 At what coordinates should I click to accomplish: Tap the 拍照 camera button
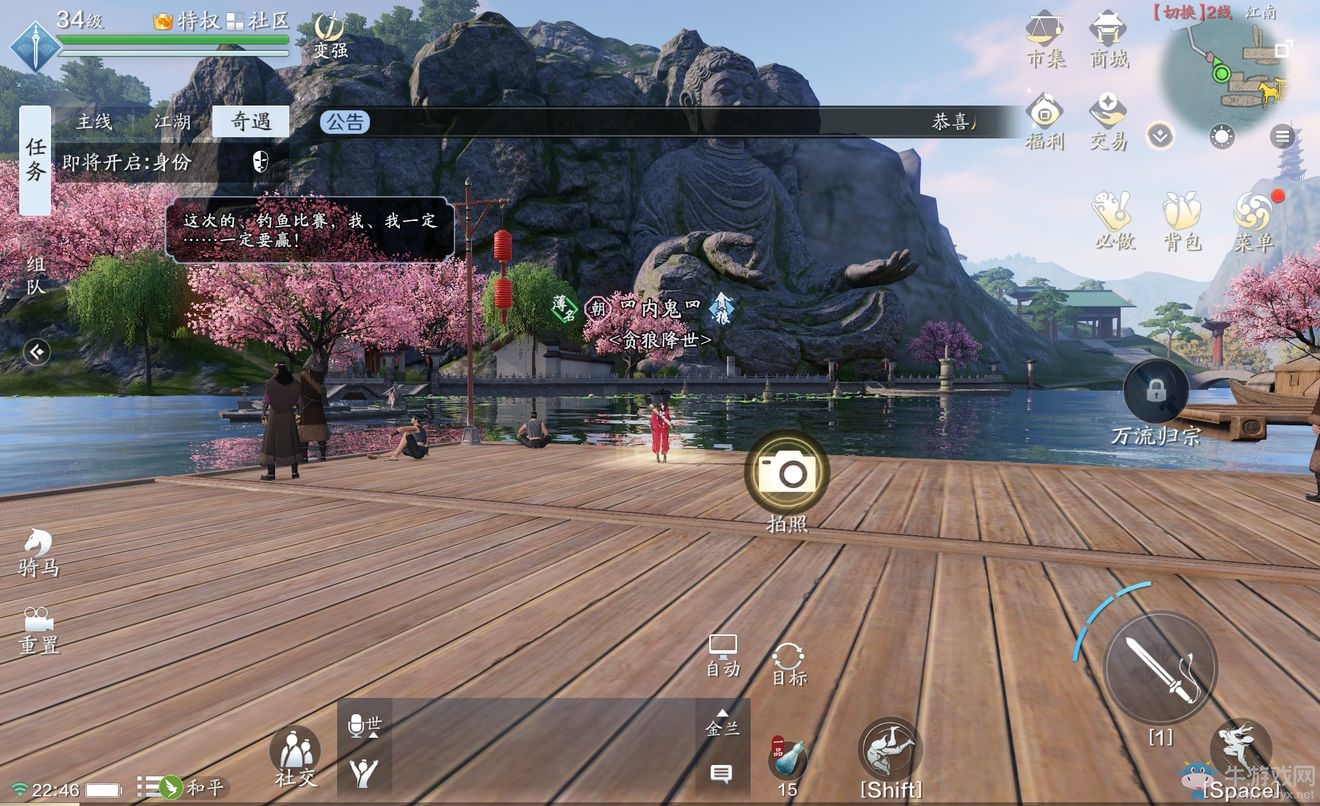point(787,473)
